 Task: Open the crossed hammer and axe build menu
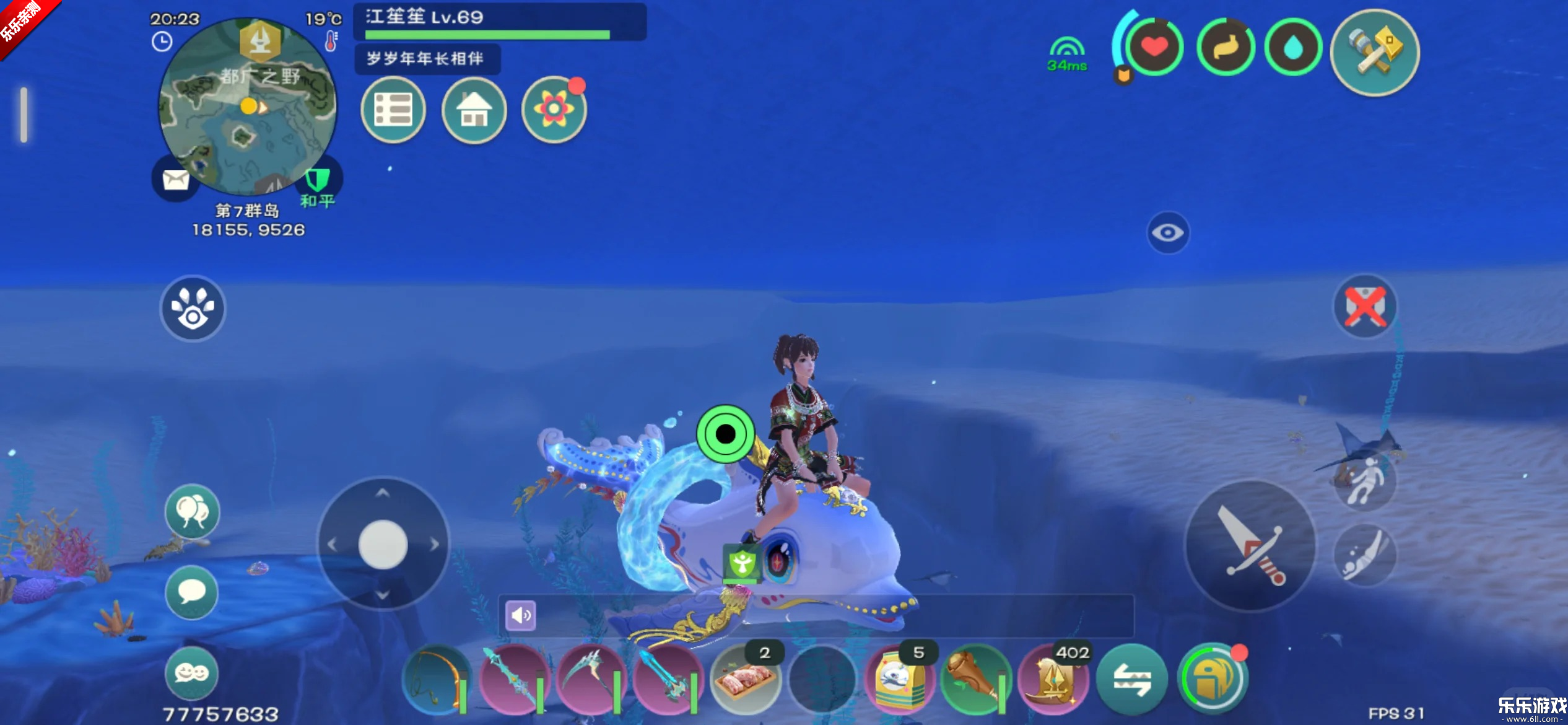pos(1374,53)
